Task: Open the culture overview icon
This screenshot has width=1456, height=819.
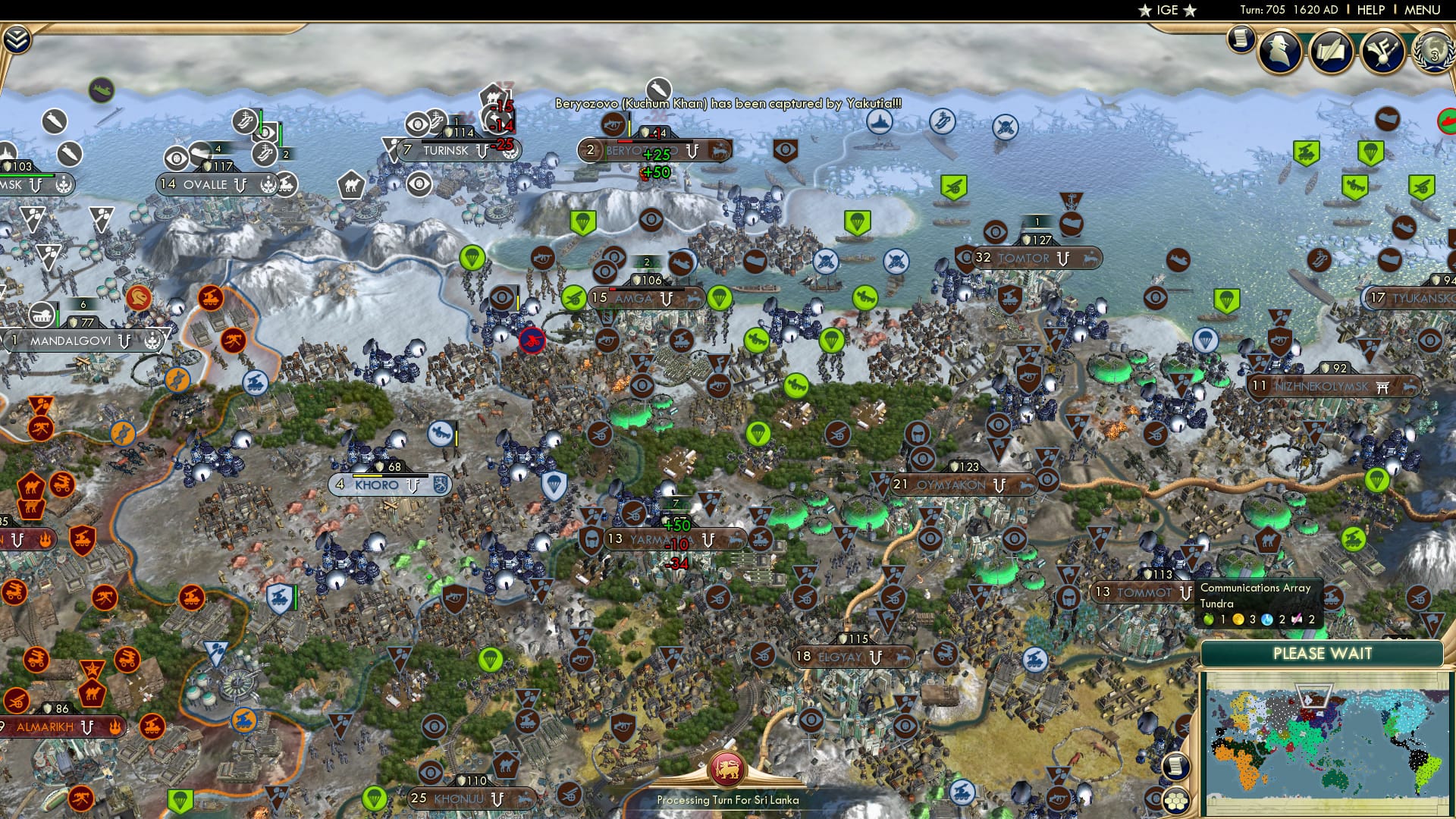Action: (x=1382, y=50)
